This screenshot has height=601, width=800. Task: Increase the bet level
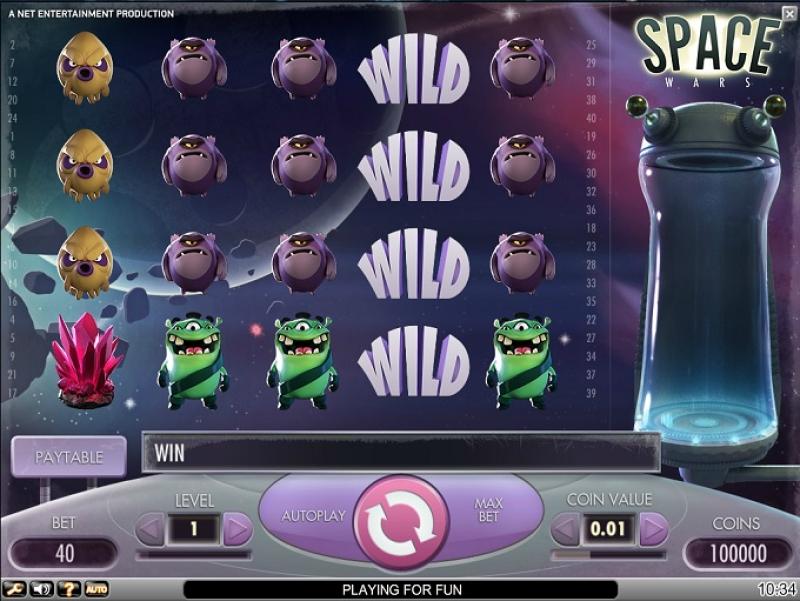click(x=237, y=528)
